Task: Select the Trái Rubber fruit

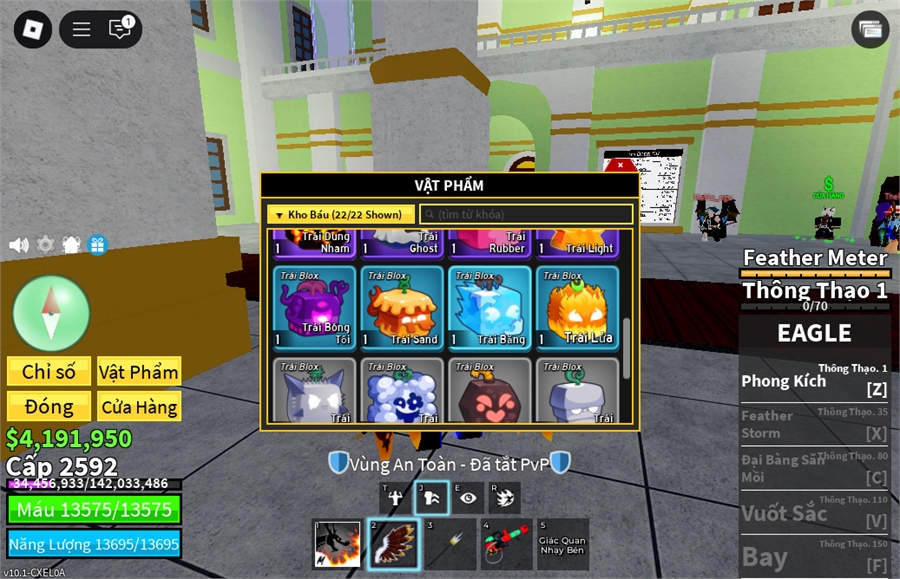Action: click(488, 242)
